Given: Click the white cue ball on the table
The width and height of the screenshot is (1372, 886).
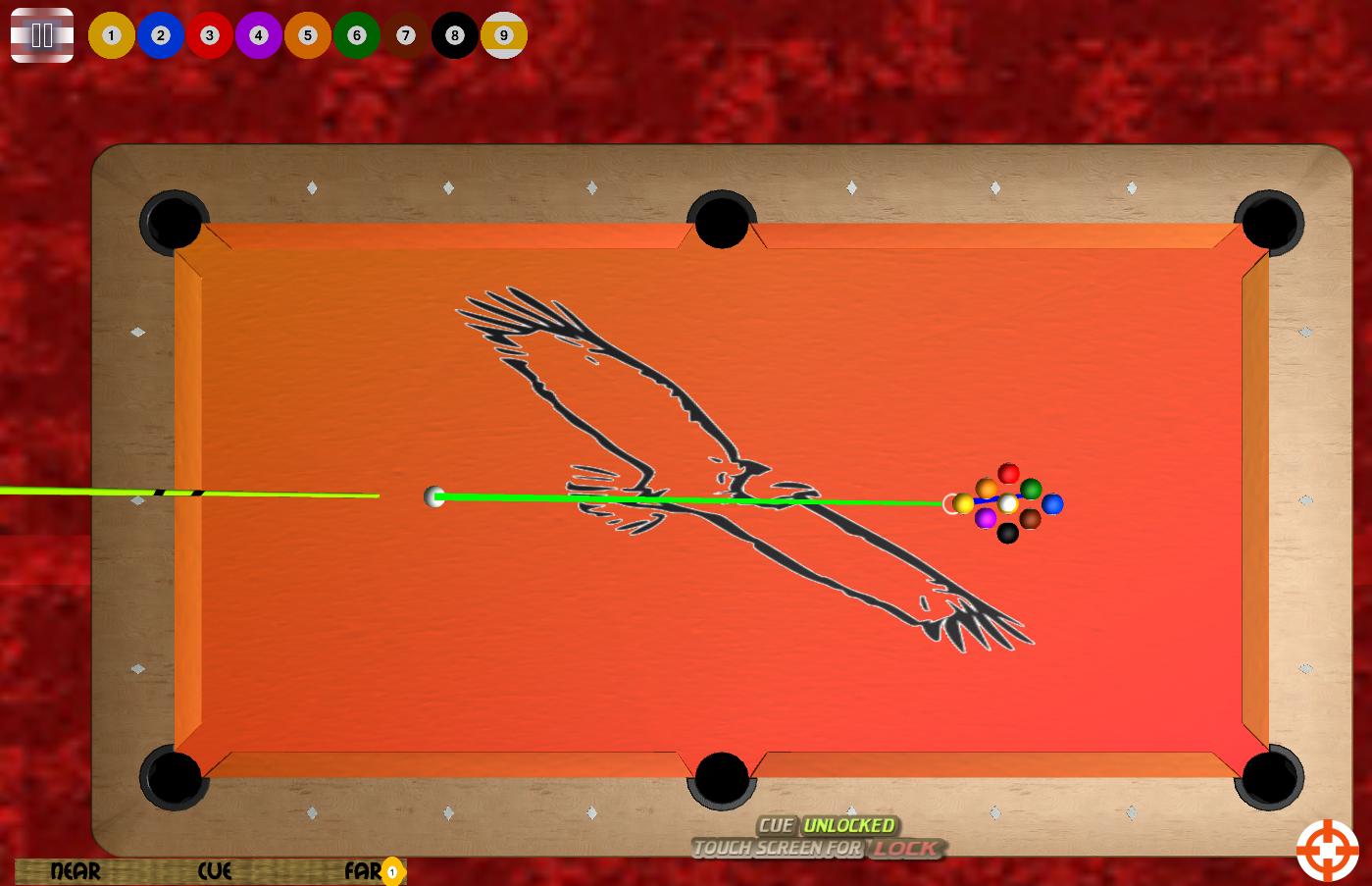Looking at the screenshot, I should pyautogui.click(x=434, y=497).
